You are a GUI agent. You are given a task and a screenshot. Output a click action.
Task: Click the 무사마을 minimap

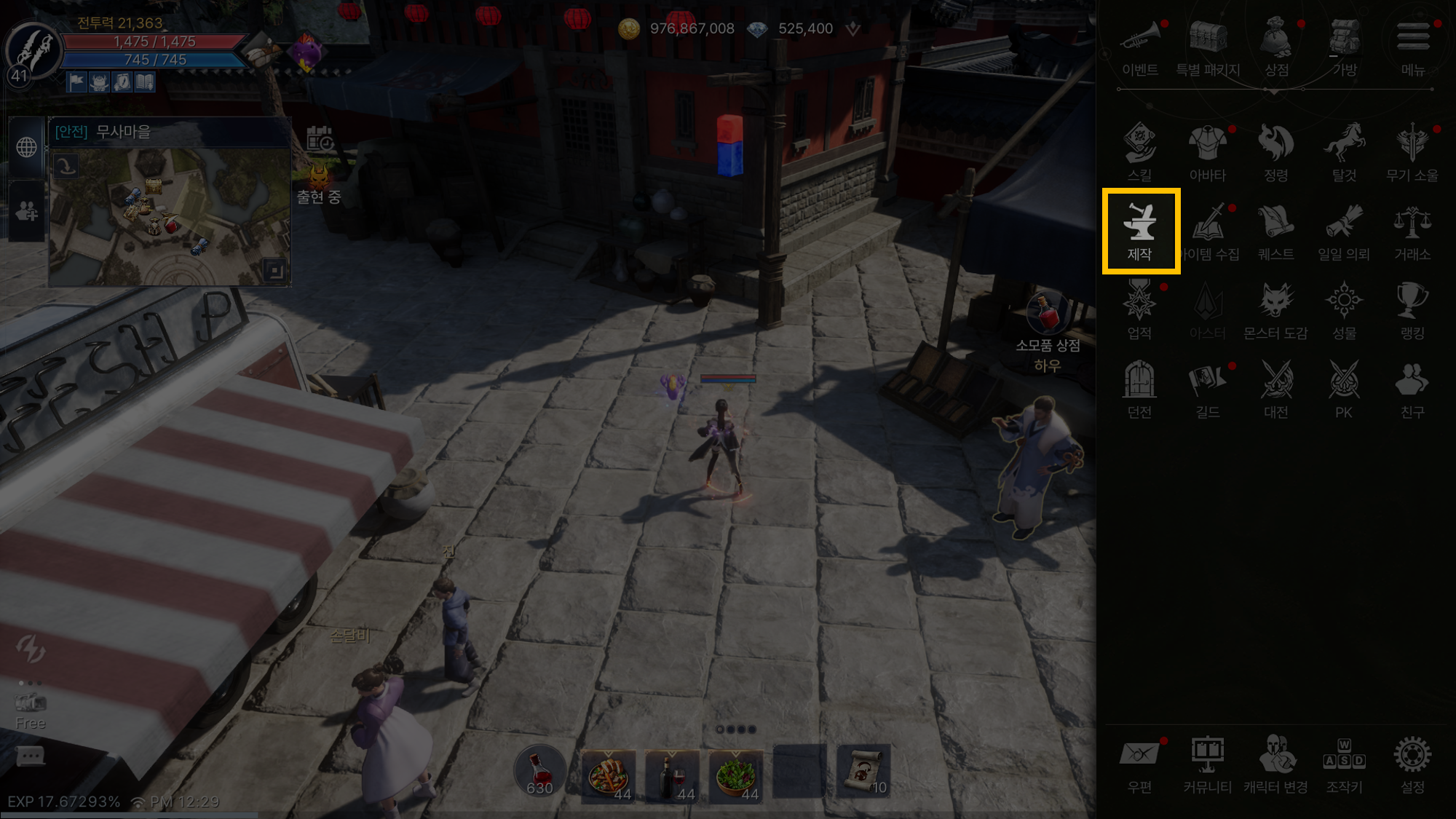(170, 216)
